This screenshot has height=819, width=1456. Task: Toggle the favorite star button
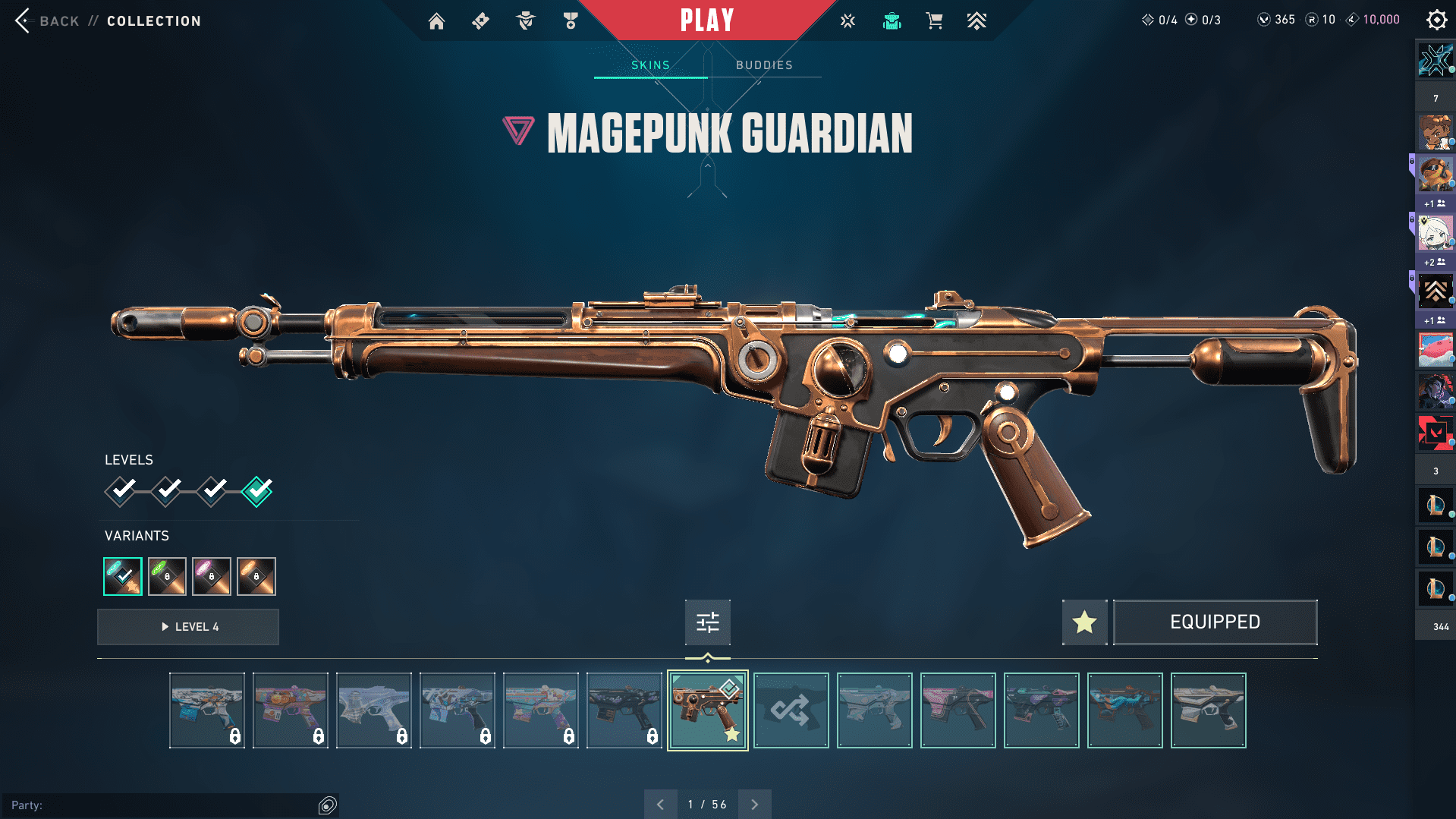(x=1084, y=622)
